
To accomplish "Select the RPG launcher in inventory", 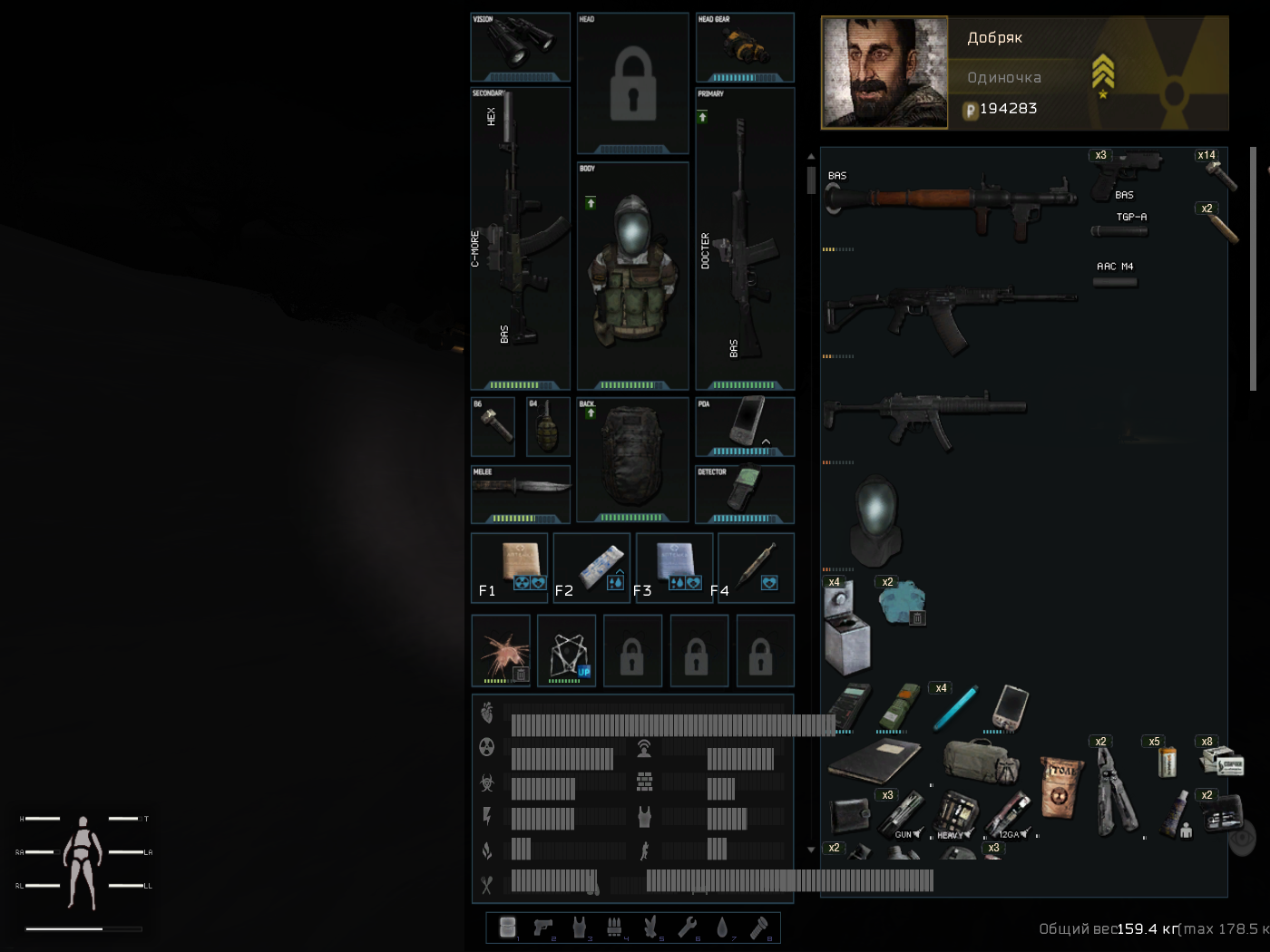I will [952, 204].
